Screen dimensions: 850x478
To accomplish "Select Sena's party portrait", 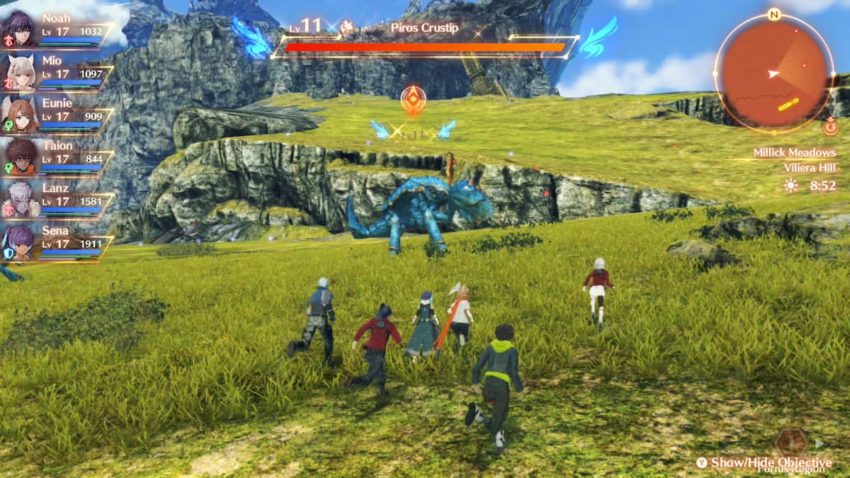I will pos(22,242).
